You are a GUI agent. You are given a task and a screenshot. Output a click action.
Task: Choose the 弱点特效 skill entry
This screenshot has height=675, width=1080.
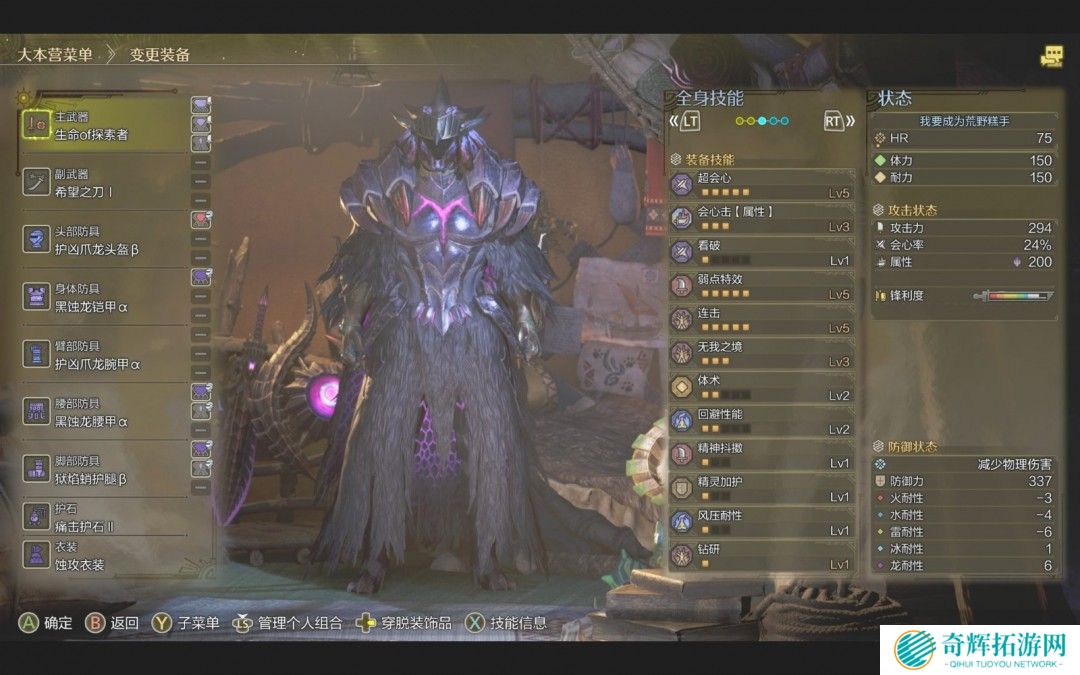click(762, 286)
